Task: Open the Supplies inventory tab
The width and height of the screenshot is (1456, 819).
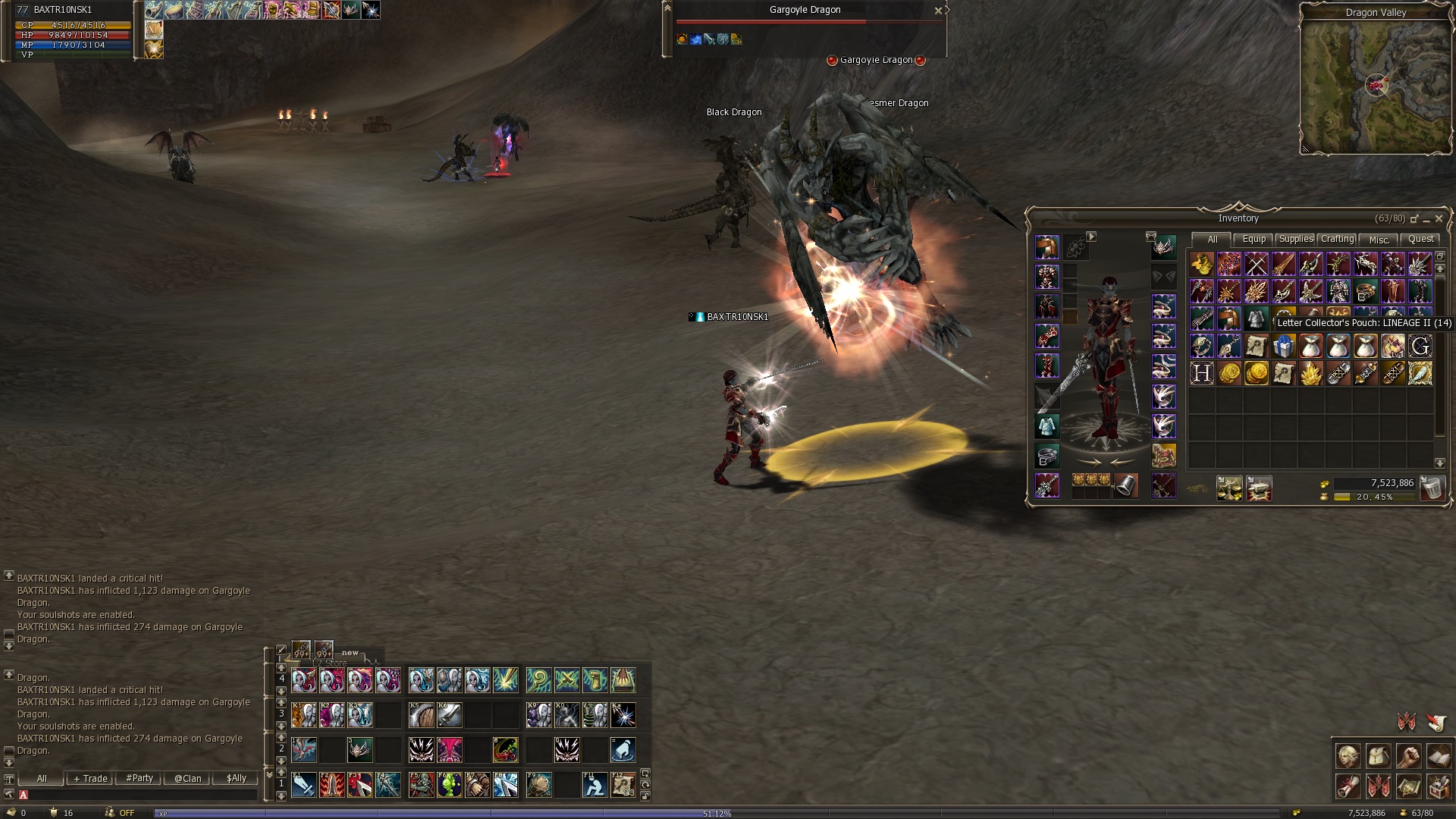Action: tap(1296, 239)
